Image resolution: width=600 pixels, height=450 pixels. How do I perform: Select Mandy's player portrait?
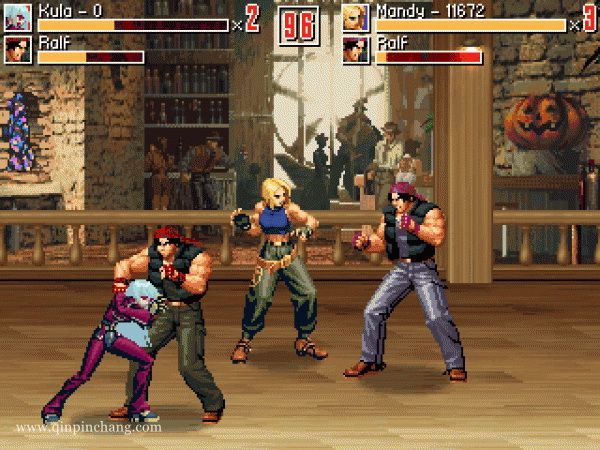tap(356, 17)
